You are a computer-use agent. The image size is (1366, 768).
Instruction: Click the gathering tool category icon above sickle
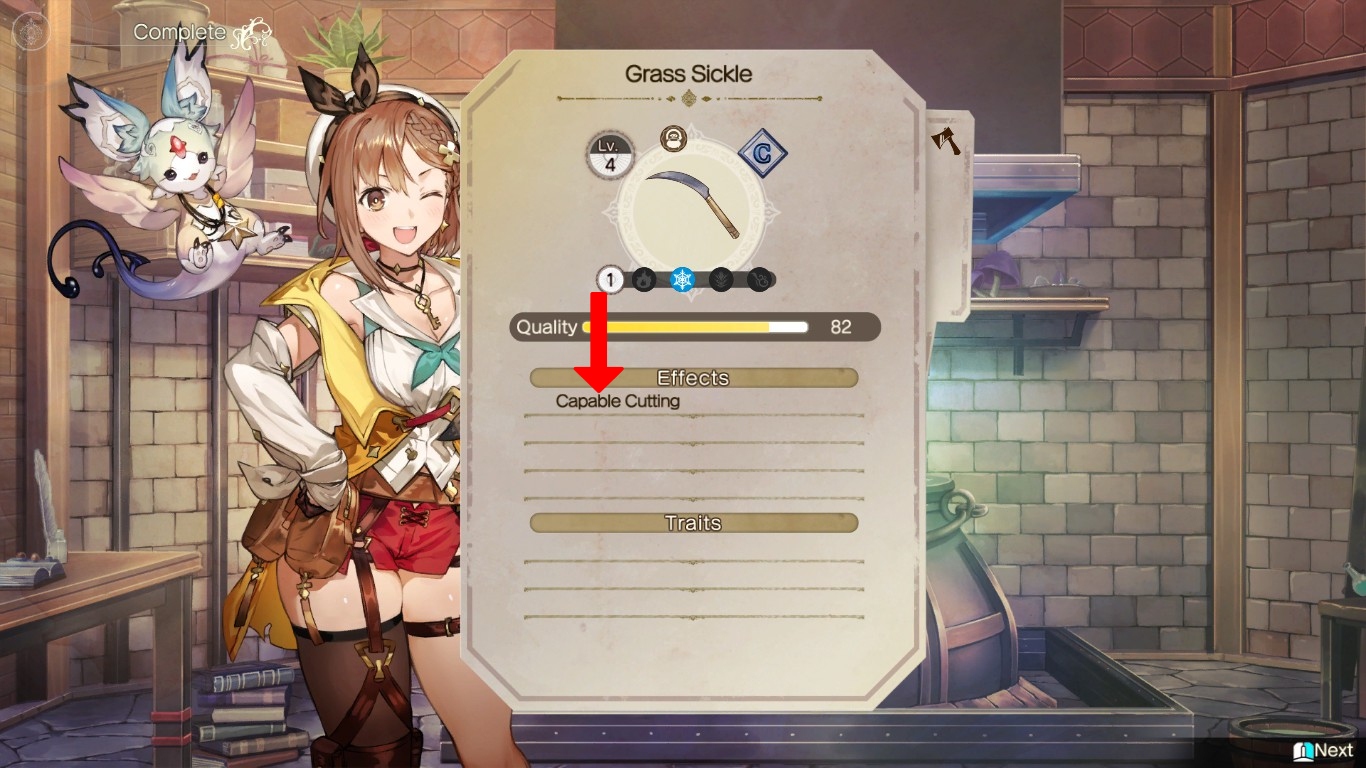click(673, 140)
